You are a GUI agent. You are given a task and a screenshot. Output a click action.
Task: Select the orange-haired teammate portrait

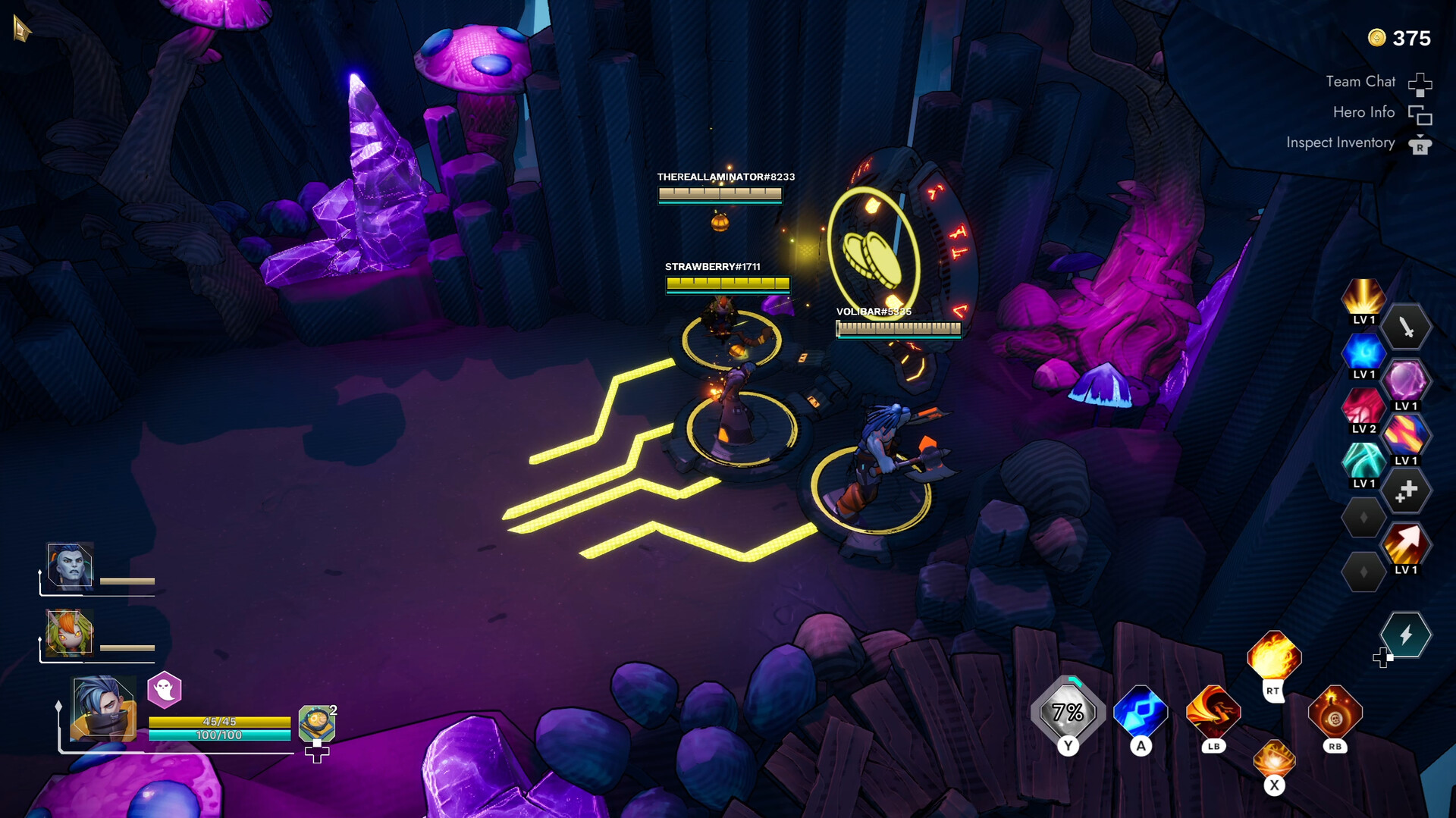point(70,632)
